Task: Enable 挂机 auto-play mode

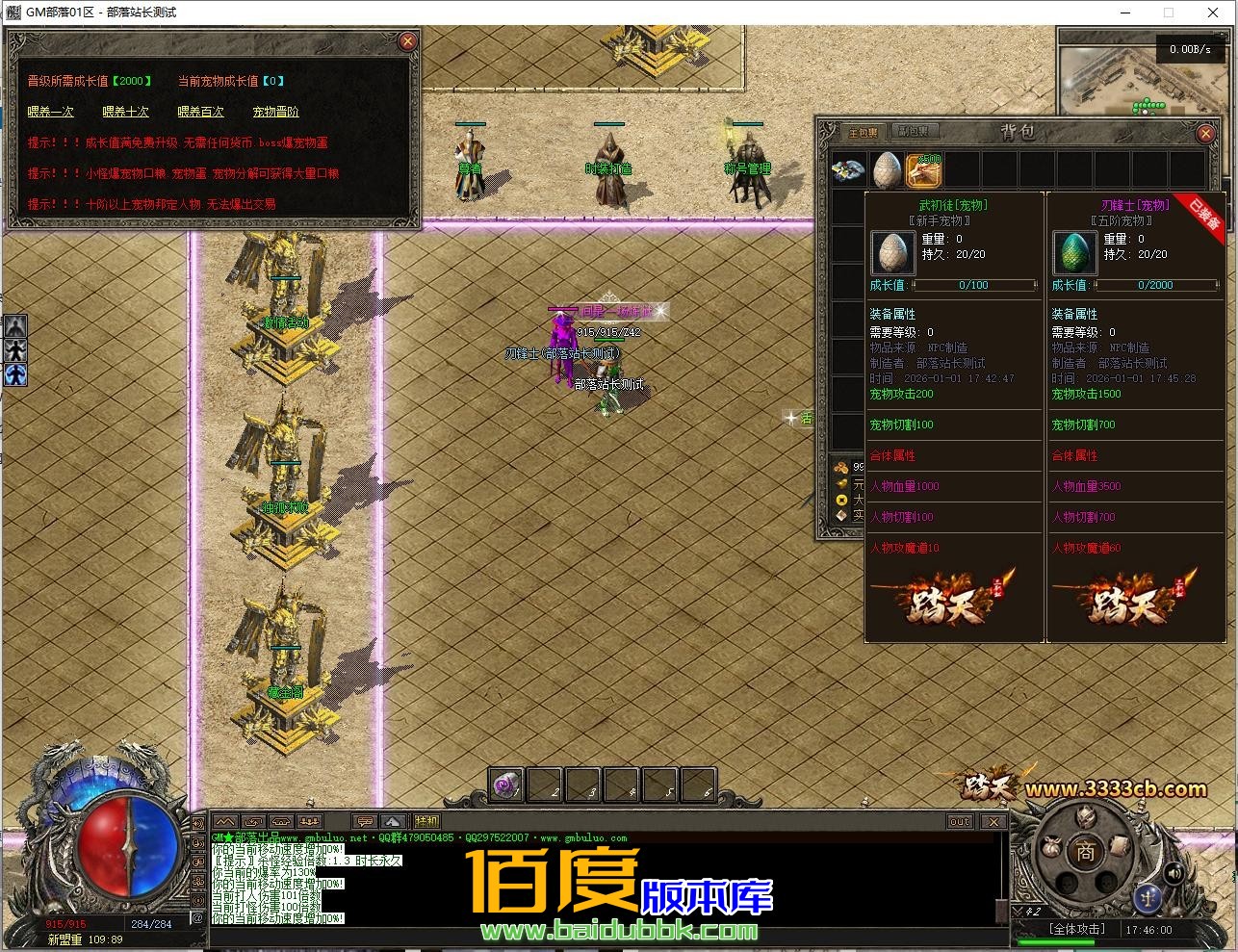Action: [x=426, y=820]
